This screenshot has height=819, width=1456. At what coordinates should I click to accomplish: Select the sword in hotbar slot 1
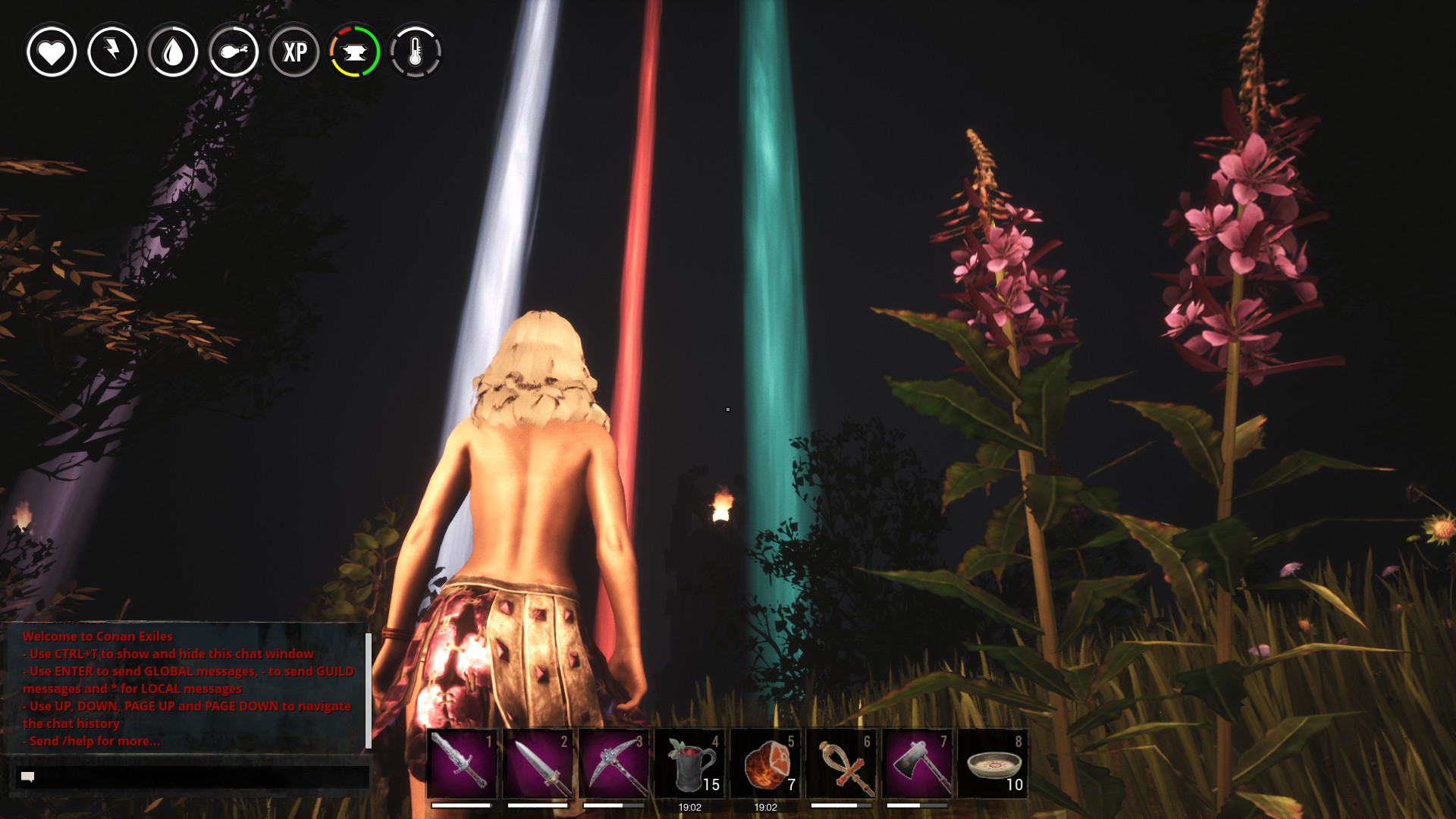click(x=462, y=764)
